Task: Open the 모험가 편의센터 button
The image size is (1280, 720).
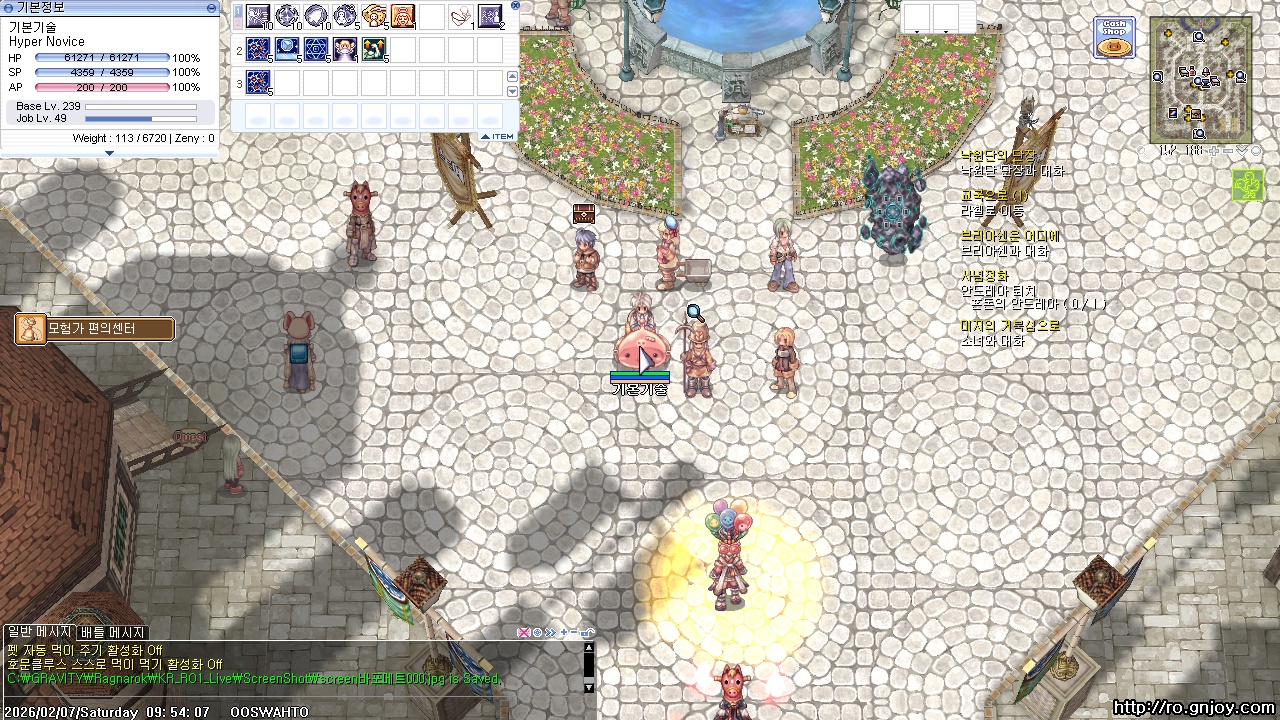Action: [x=95, y=328]
